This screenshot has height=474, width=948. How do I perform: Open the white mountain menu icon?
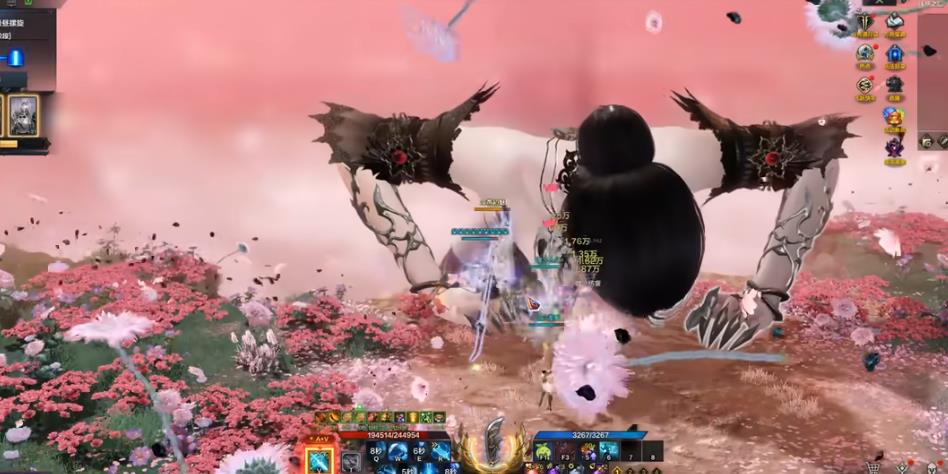click(x=895, y=22)
